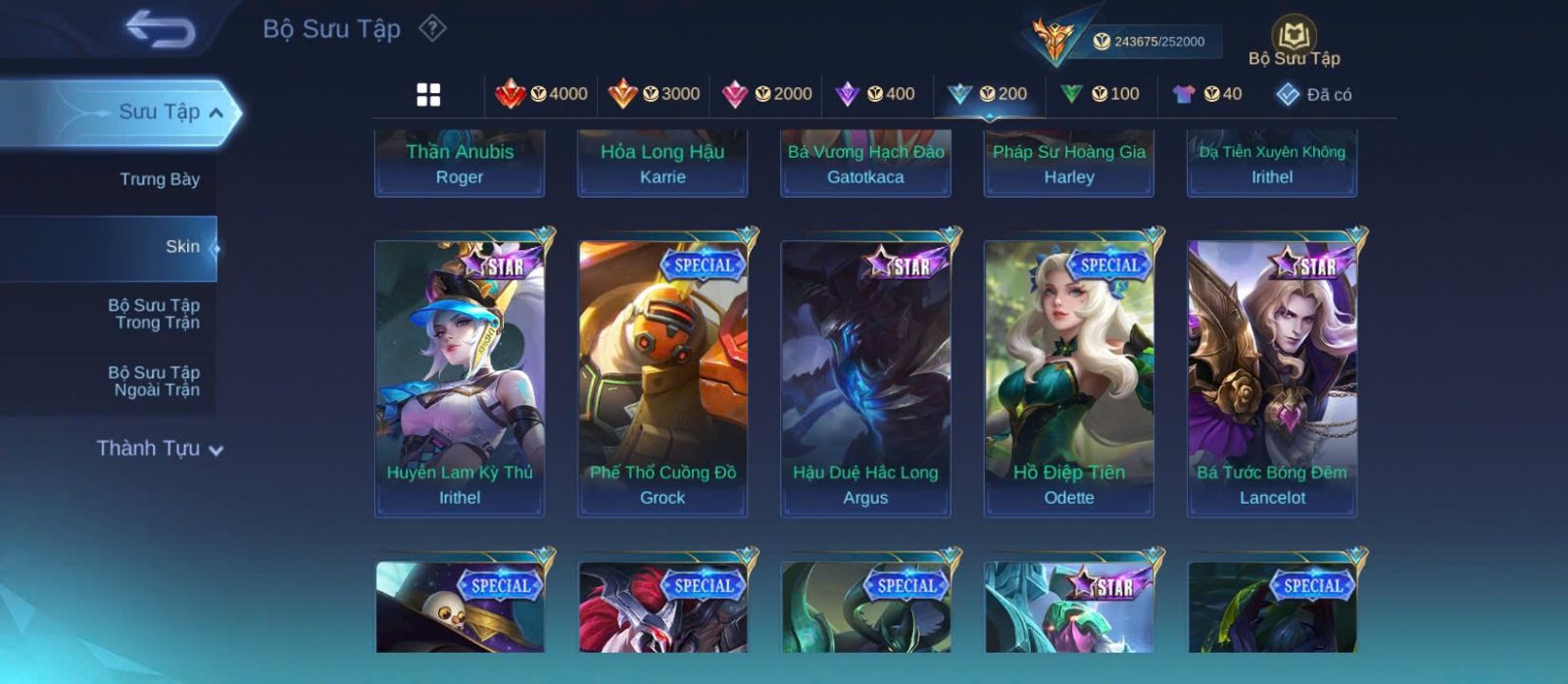Switch to the 3000 points tier tab
Viewport: 1568px width, 684px height.
[x=654, y=94]
